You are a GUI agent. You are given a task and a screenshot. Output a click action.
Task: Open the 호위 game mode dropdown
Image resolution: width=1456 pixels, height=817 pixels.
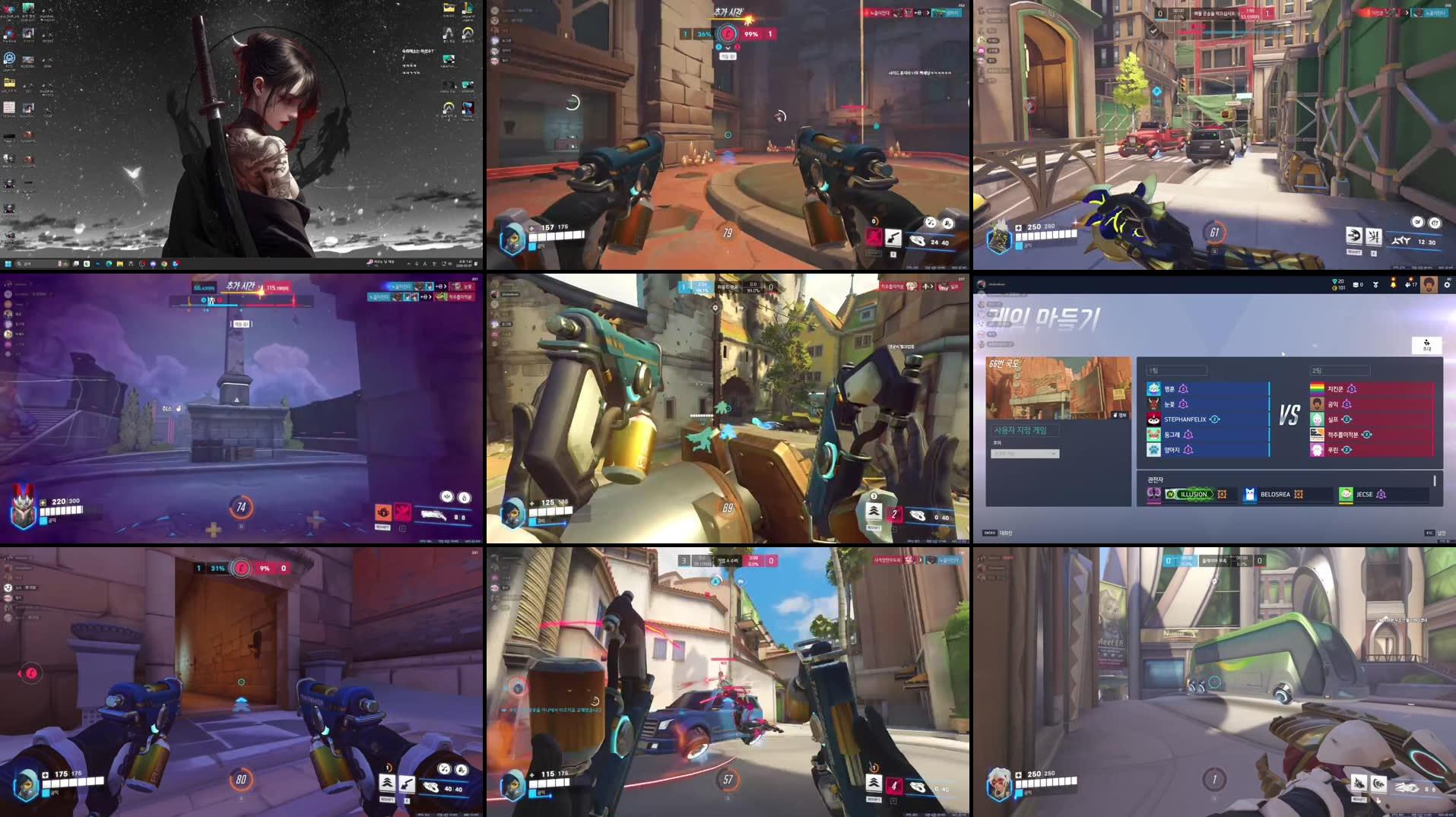1024,454
